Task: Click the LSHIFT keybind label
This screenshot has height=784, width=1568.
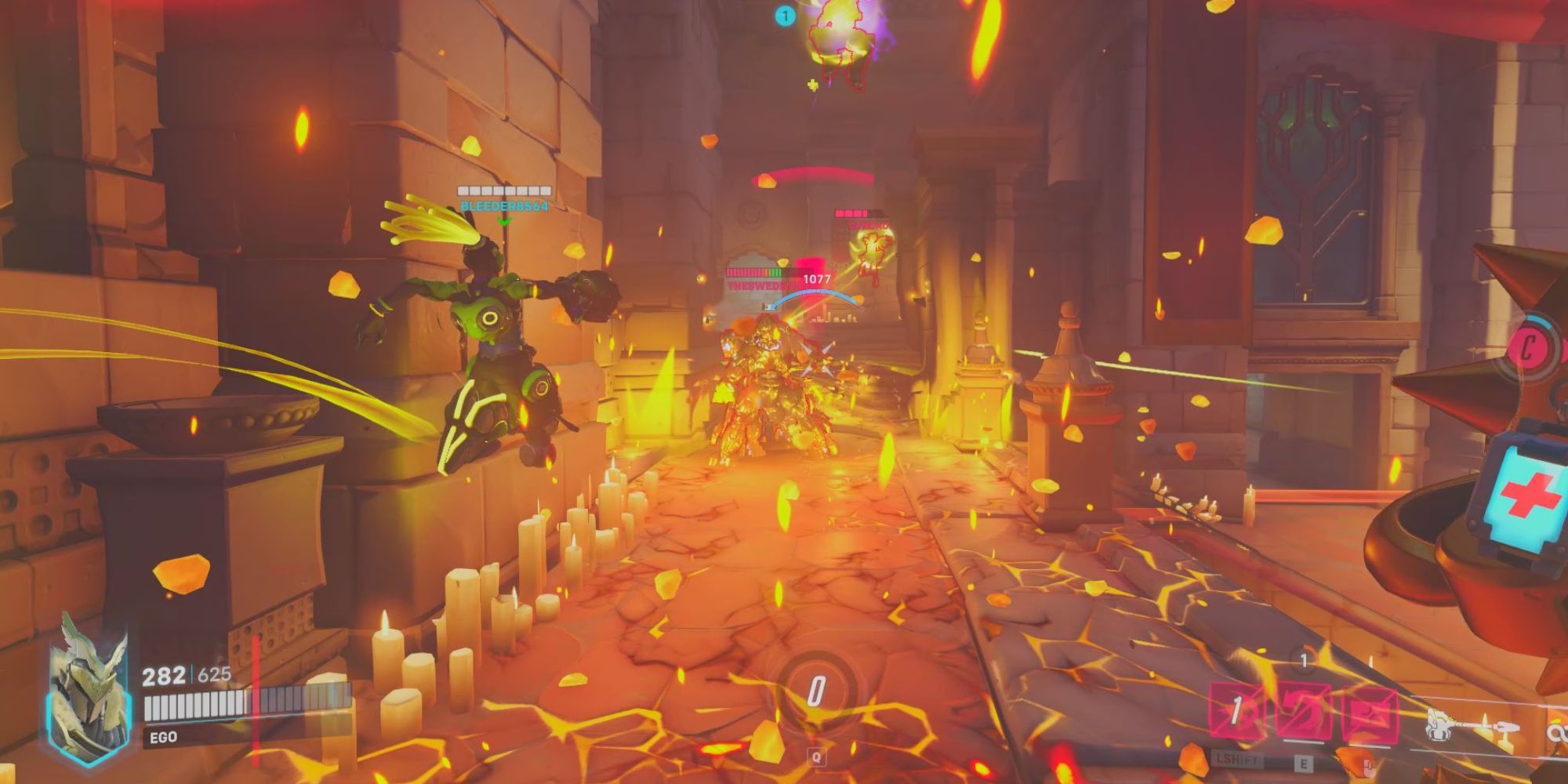Action: 1236,761
